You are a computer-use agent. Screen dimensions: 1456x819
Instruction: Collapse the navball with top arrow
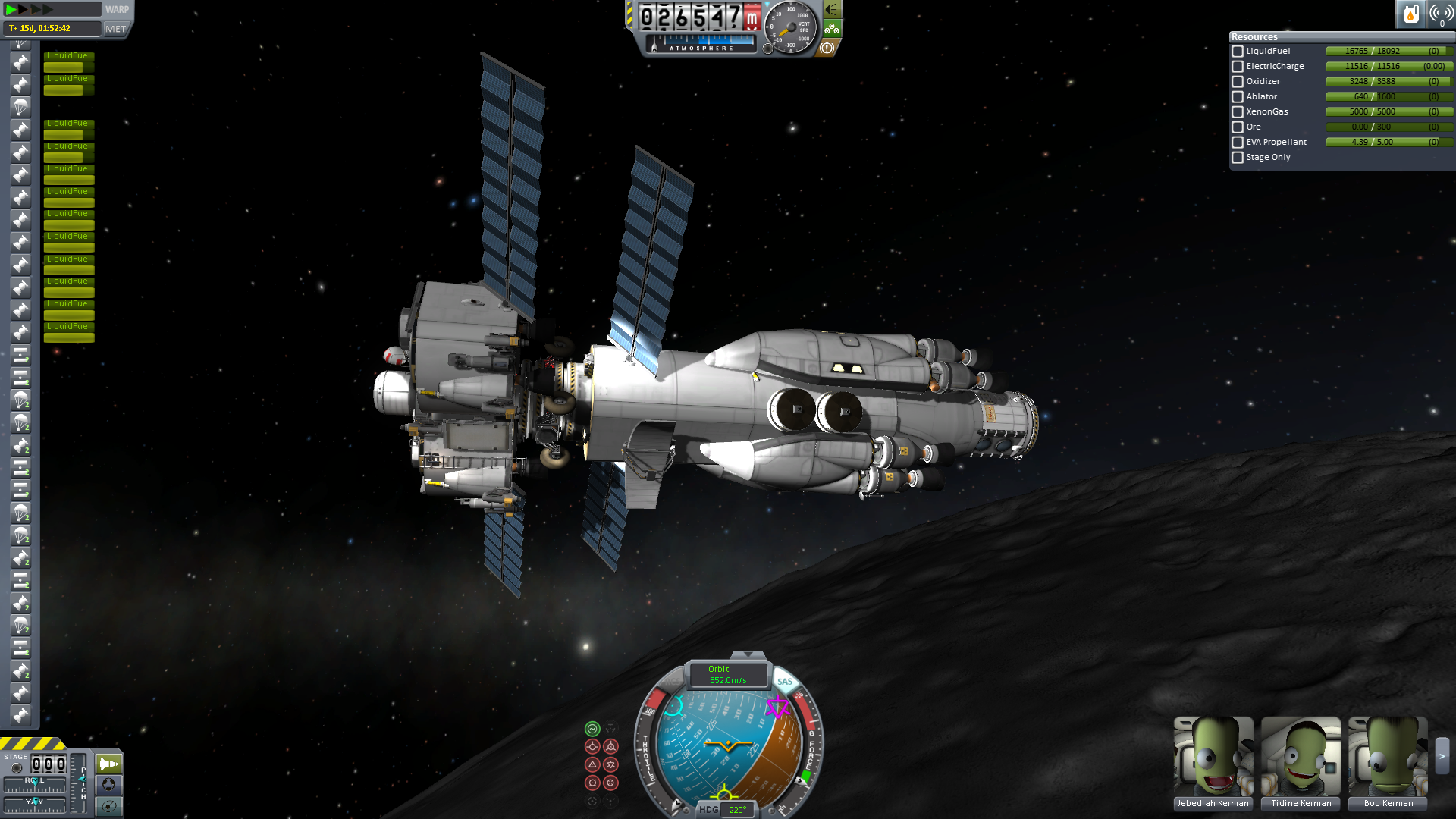tap(748, 654)
